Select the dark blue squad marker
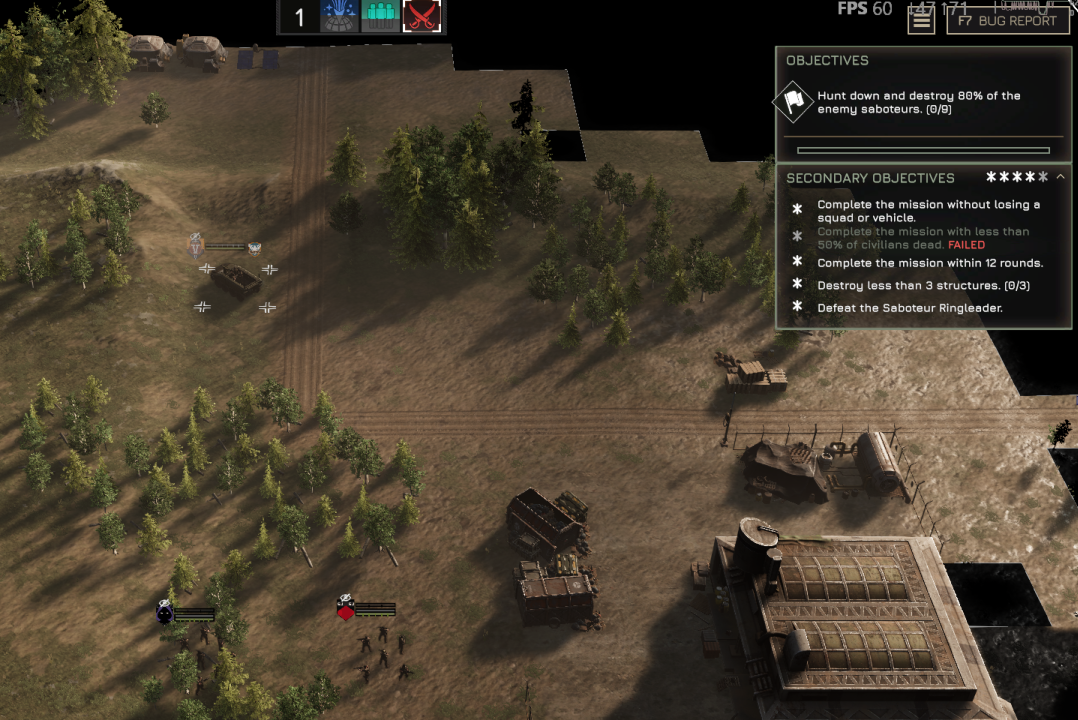Image resolution: width=1078 pixels, height=720 pixels. point(165,613)
